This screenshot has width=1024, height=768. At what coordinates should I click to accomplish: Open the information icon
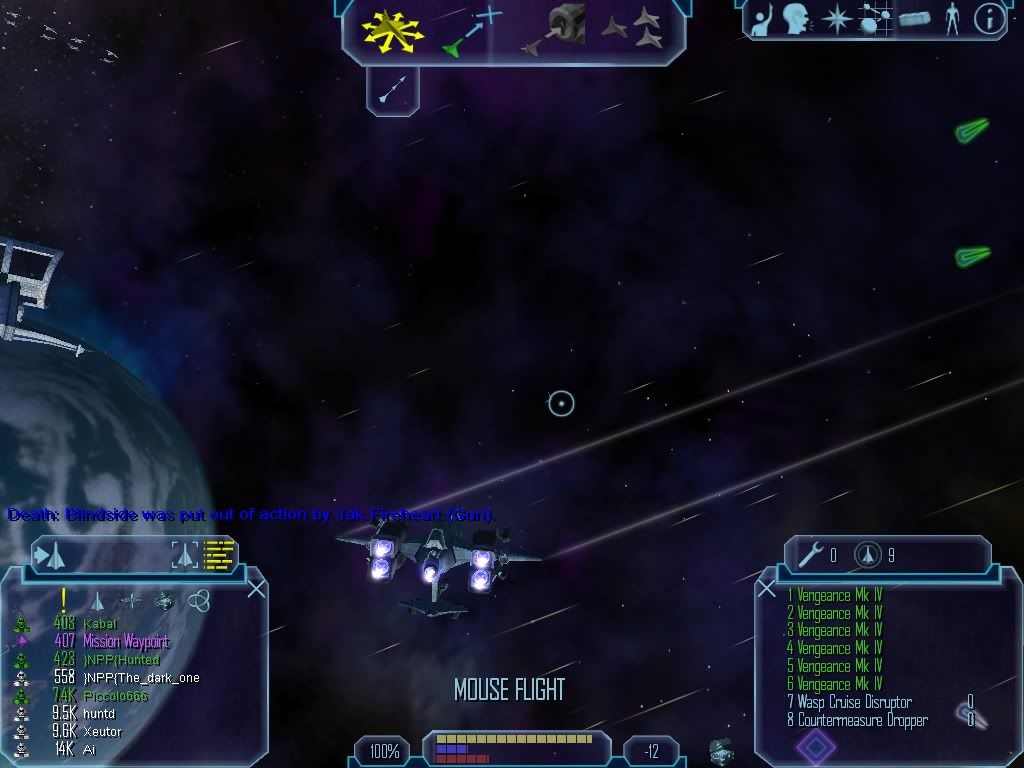(x=989, y=19)
